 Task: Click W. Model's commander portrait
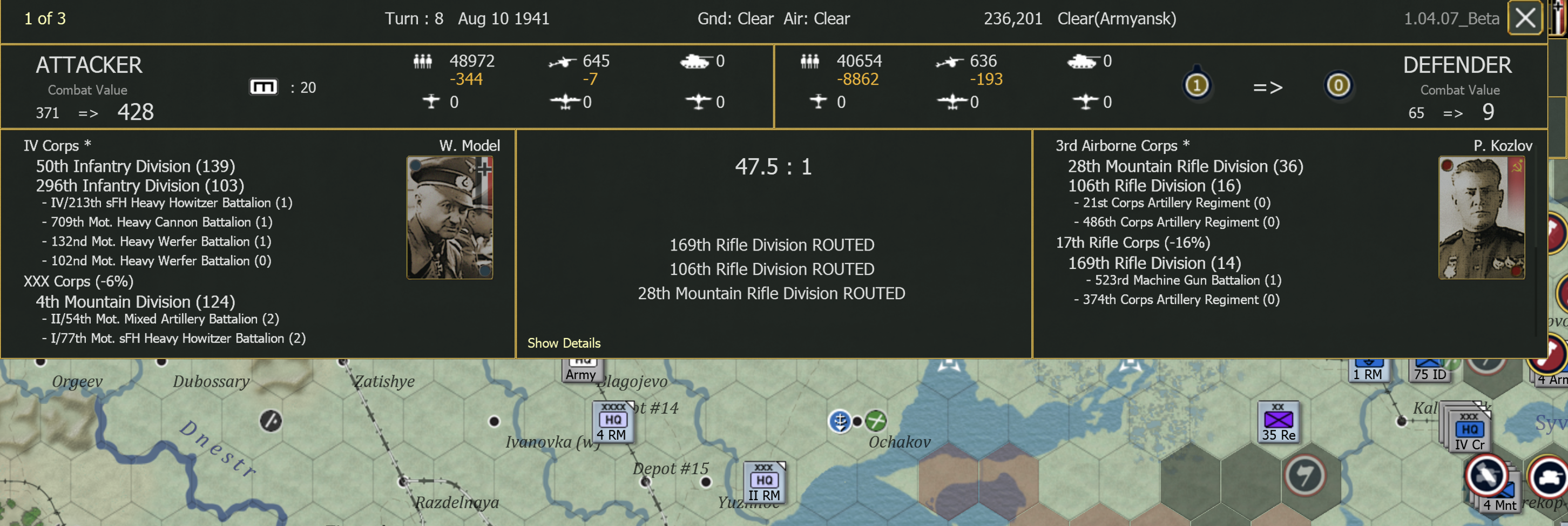tap(450, 216)
